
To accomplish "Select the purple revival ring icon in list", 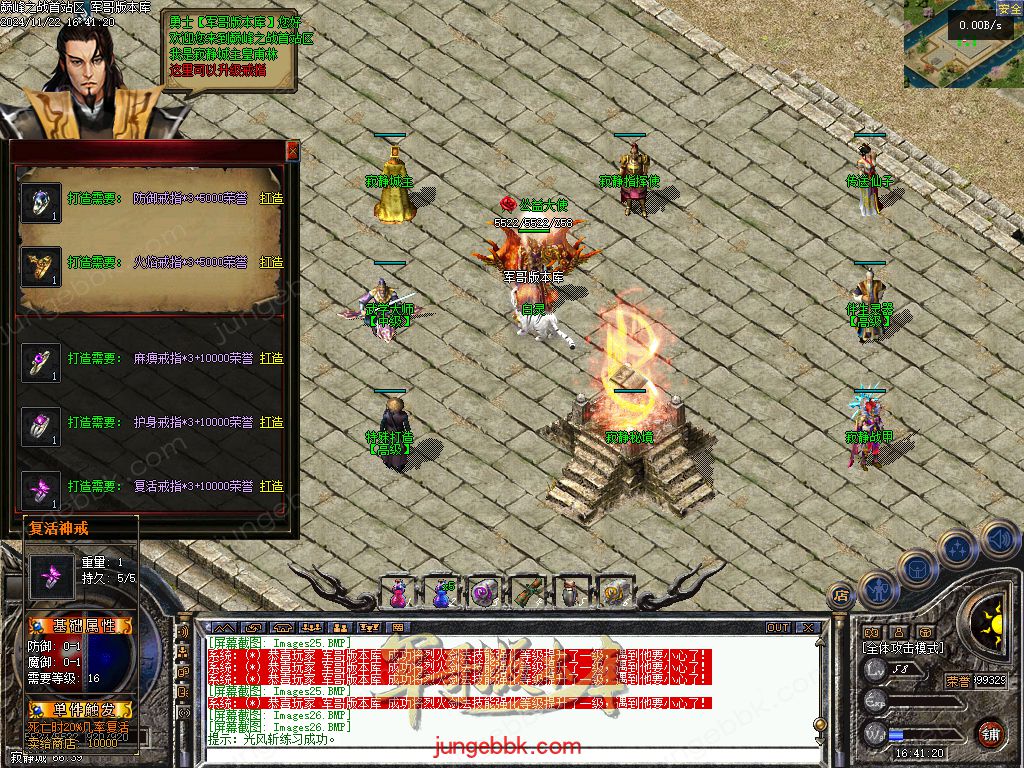I will point(41,490).
